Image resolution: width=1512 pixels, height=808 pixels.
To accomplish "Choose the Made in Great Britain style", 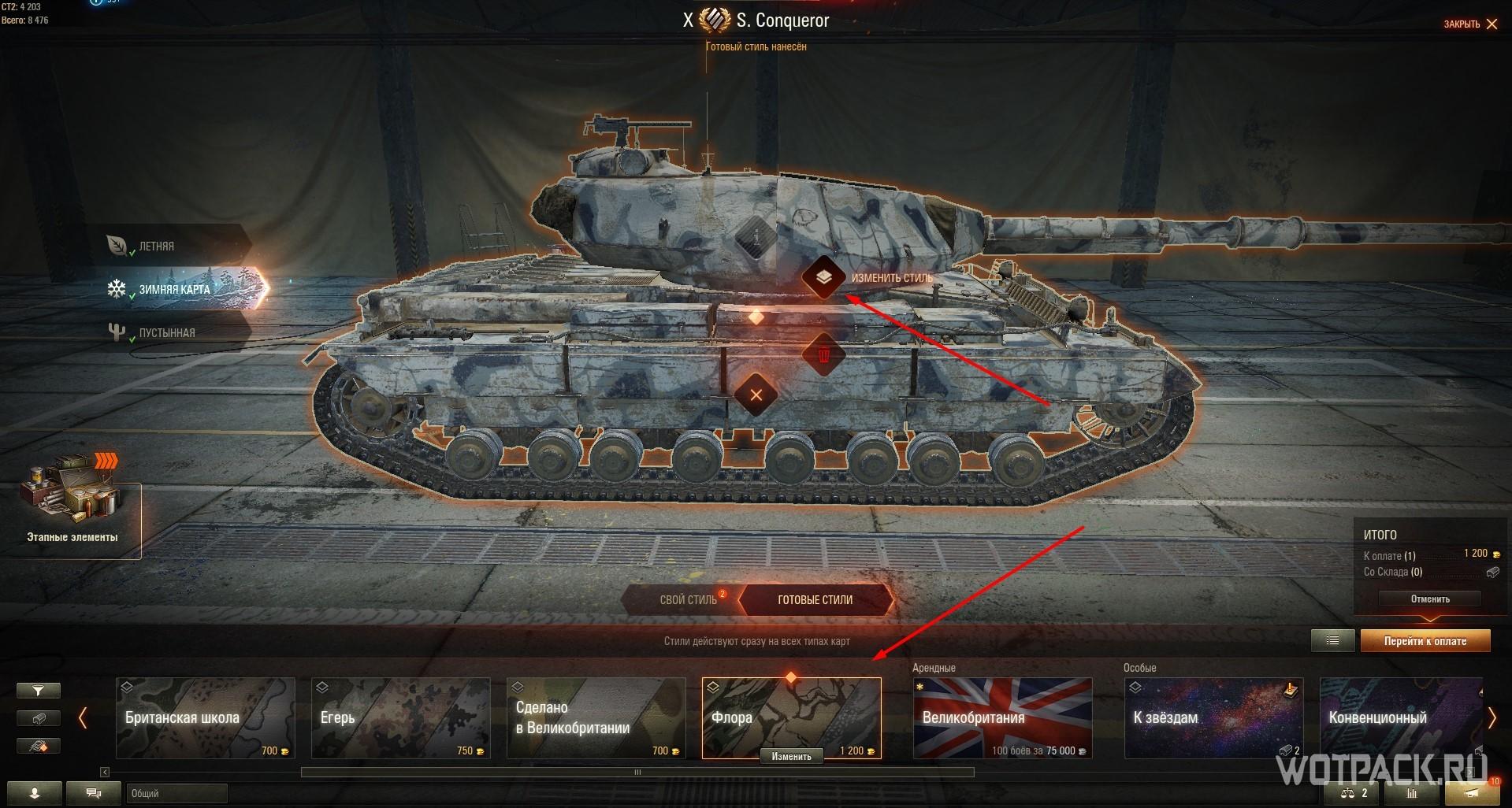I will (596, 717).
